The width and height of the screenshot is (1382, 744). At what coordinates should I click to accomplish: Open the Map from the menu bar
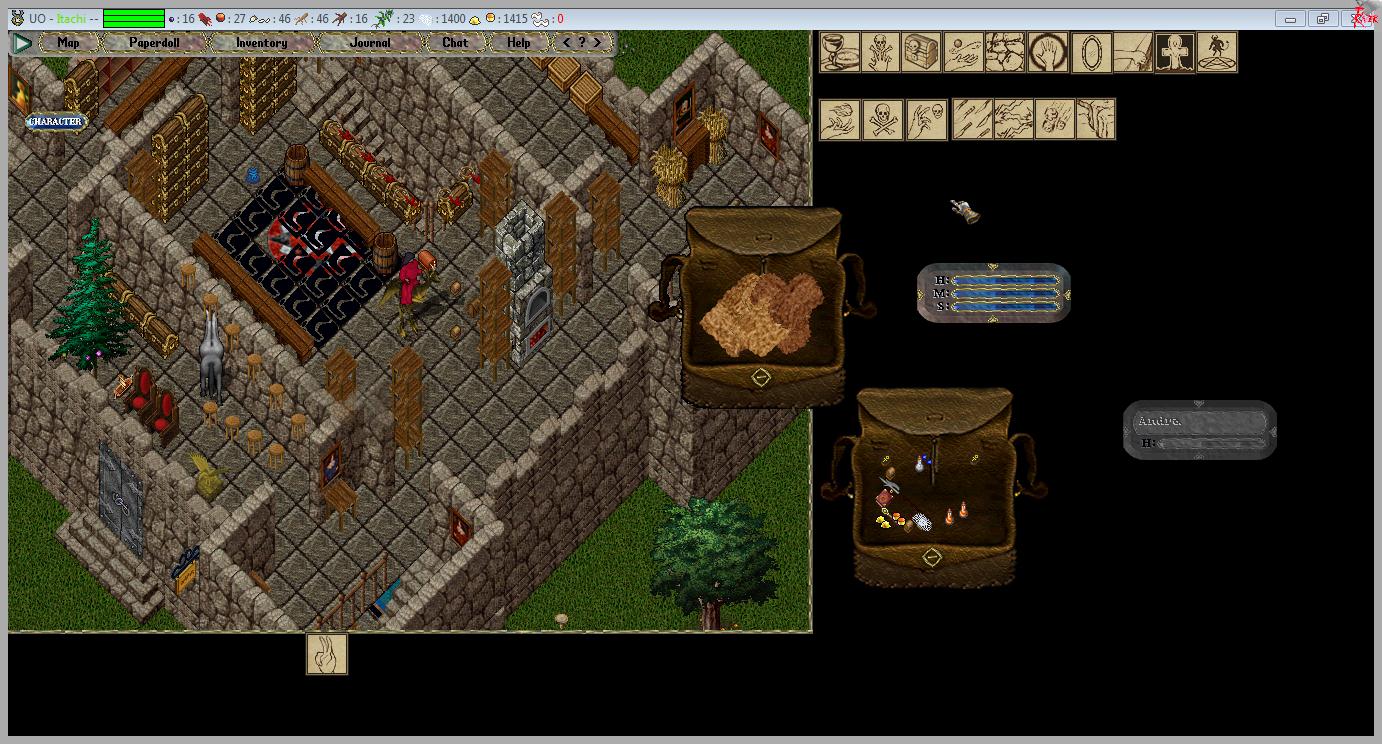68,43
